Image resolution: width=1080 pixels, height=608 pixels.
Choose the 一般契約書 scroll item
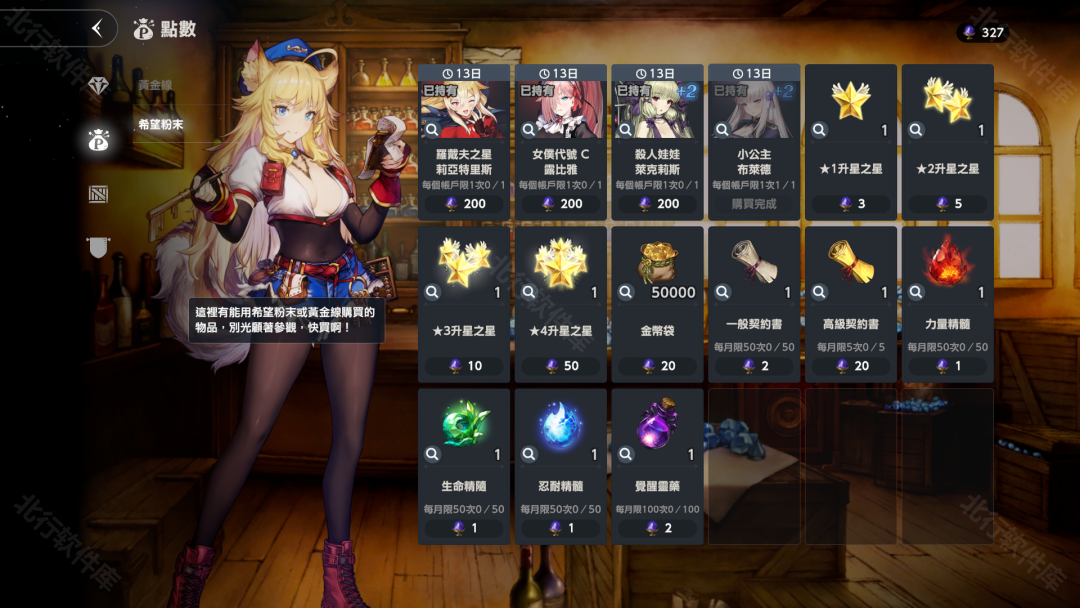(x=754, y=304)
